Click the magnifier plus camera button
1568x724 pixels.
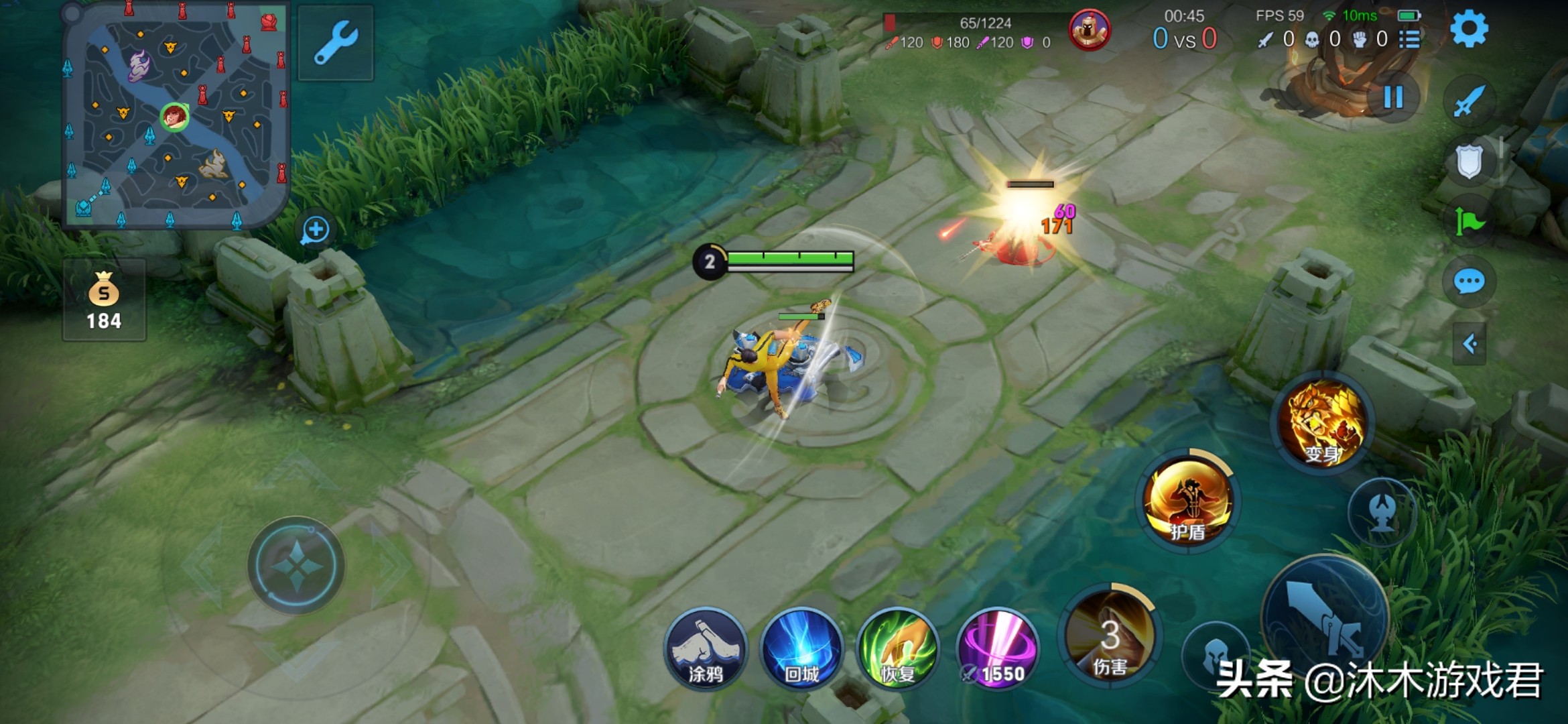coord(315,230)
